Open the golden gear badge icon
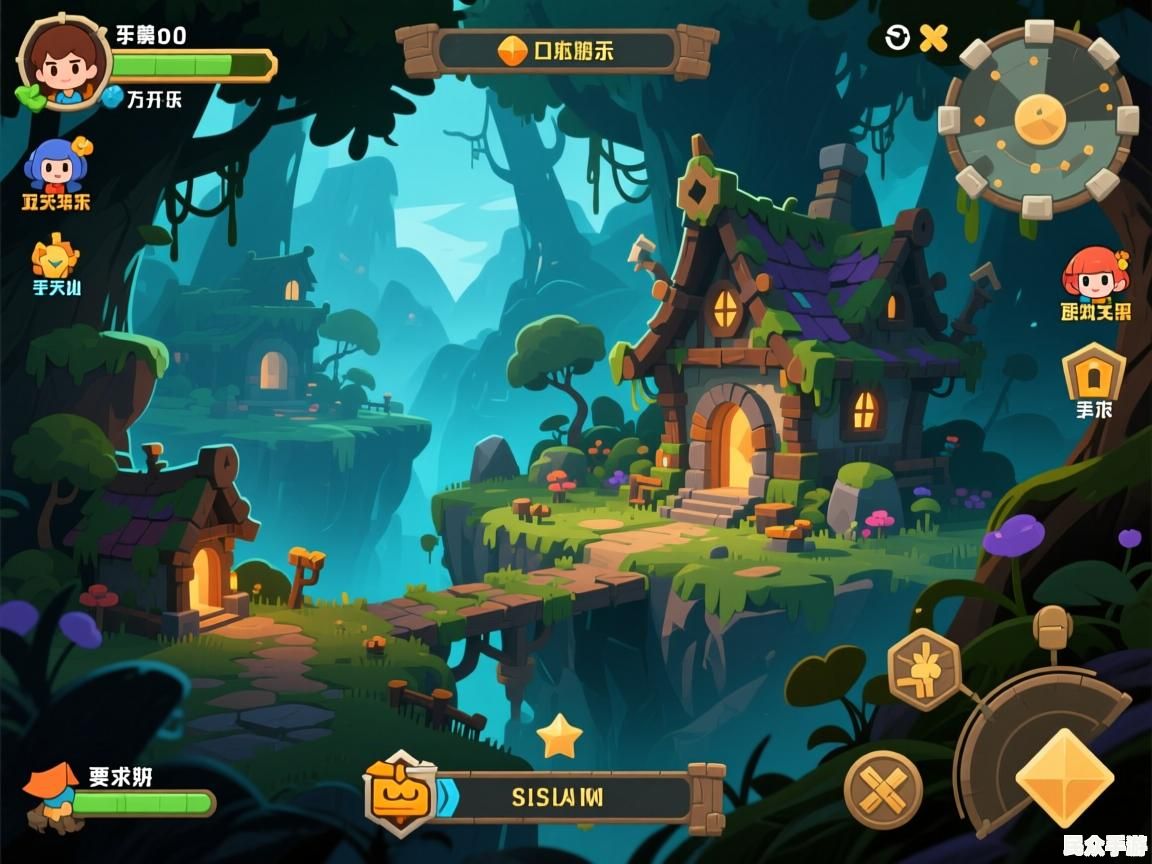 click(x=55, y=257)
